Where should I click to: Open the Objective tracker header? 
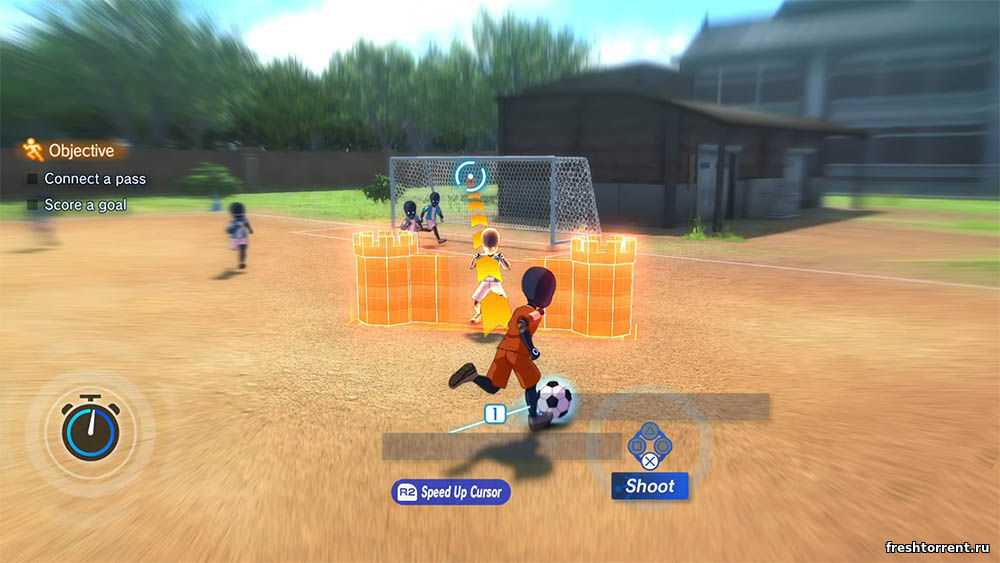coord(72,151)
